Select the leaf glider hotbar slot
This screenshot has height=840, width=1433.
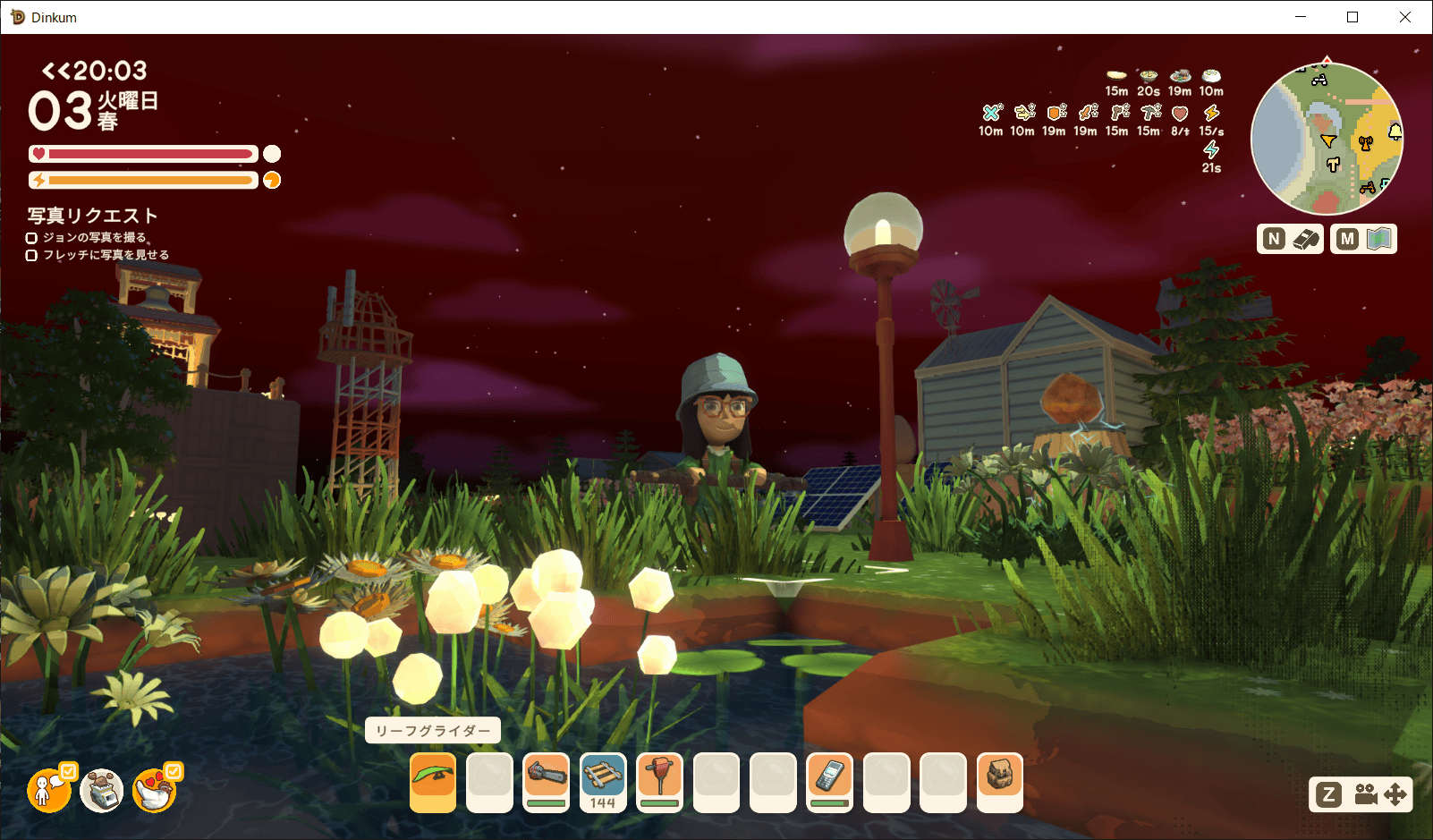(433, 782)
